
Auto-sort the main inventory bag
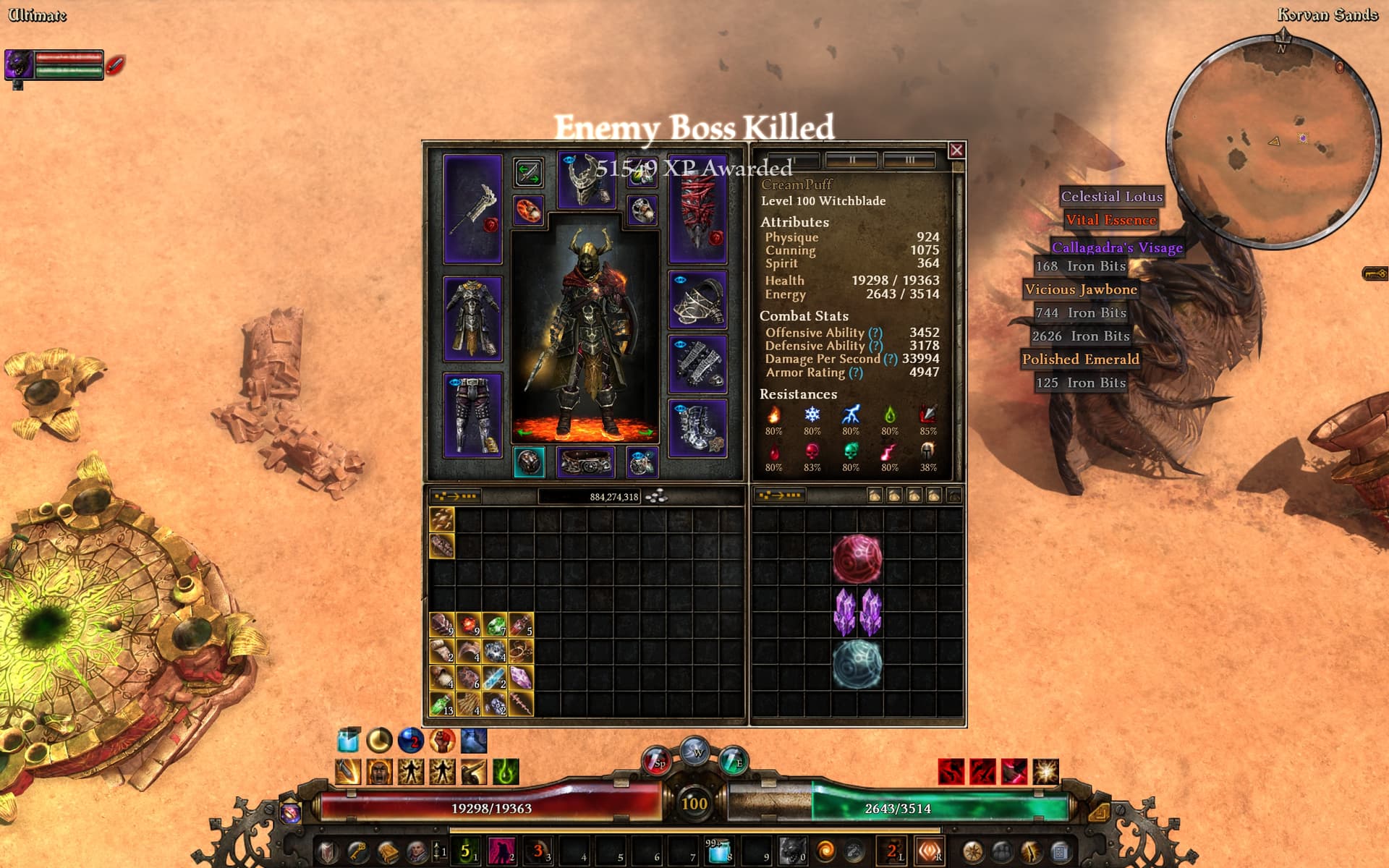point(456,496)
